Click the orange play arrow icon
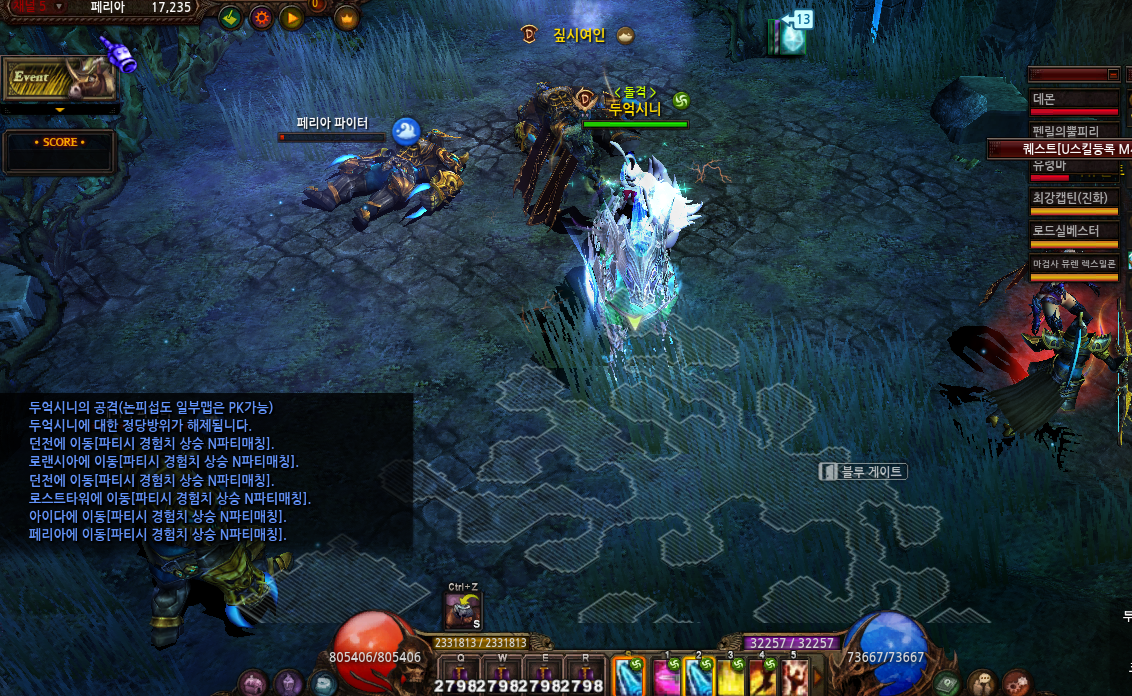Image resolution: width=1132 pixels, height=696 pixels. click(x=291, y=17)
